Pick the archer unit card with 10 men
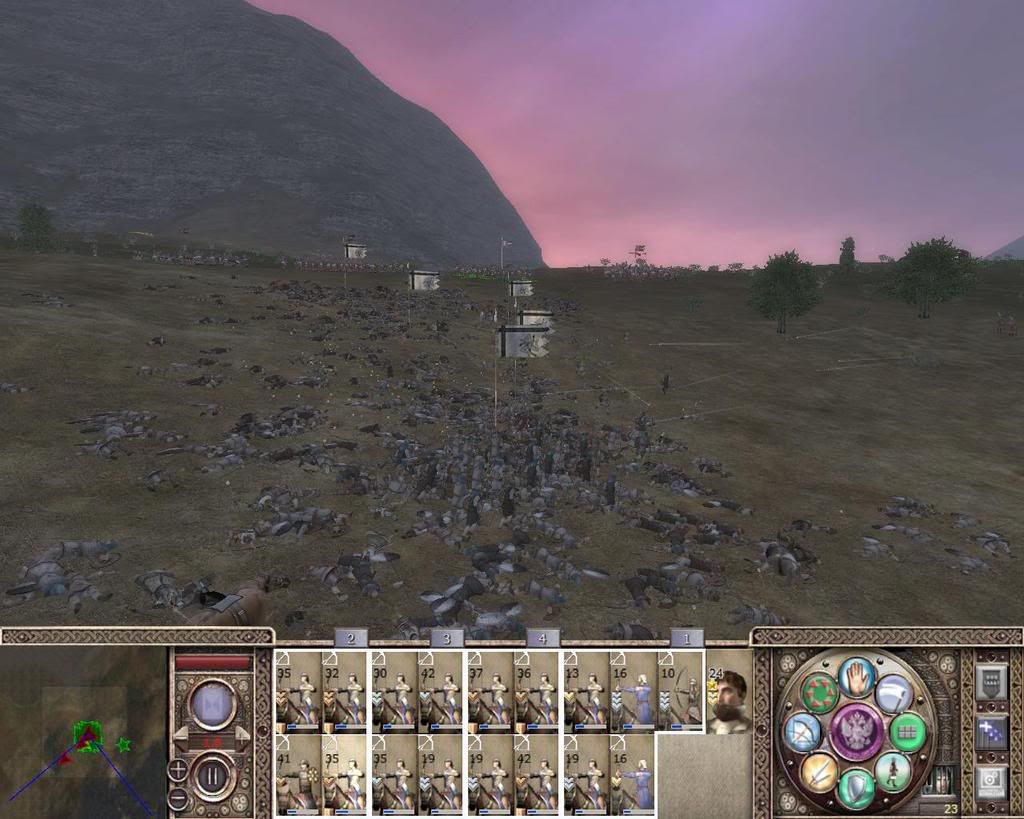The image size is (1024, 819). point(680,689)
